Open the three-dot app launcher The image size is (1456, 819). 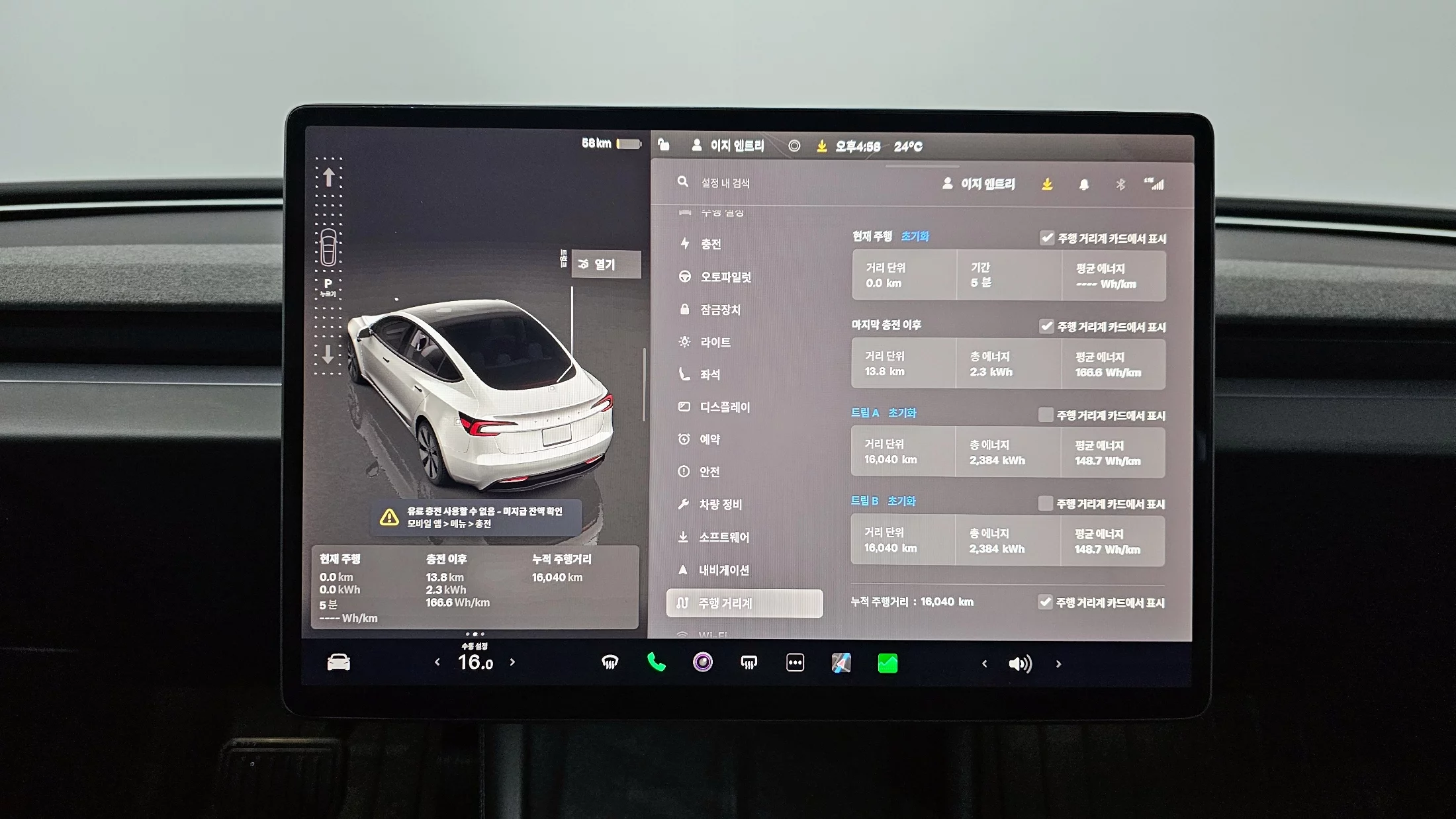point(795,662)
